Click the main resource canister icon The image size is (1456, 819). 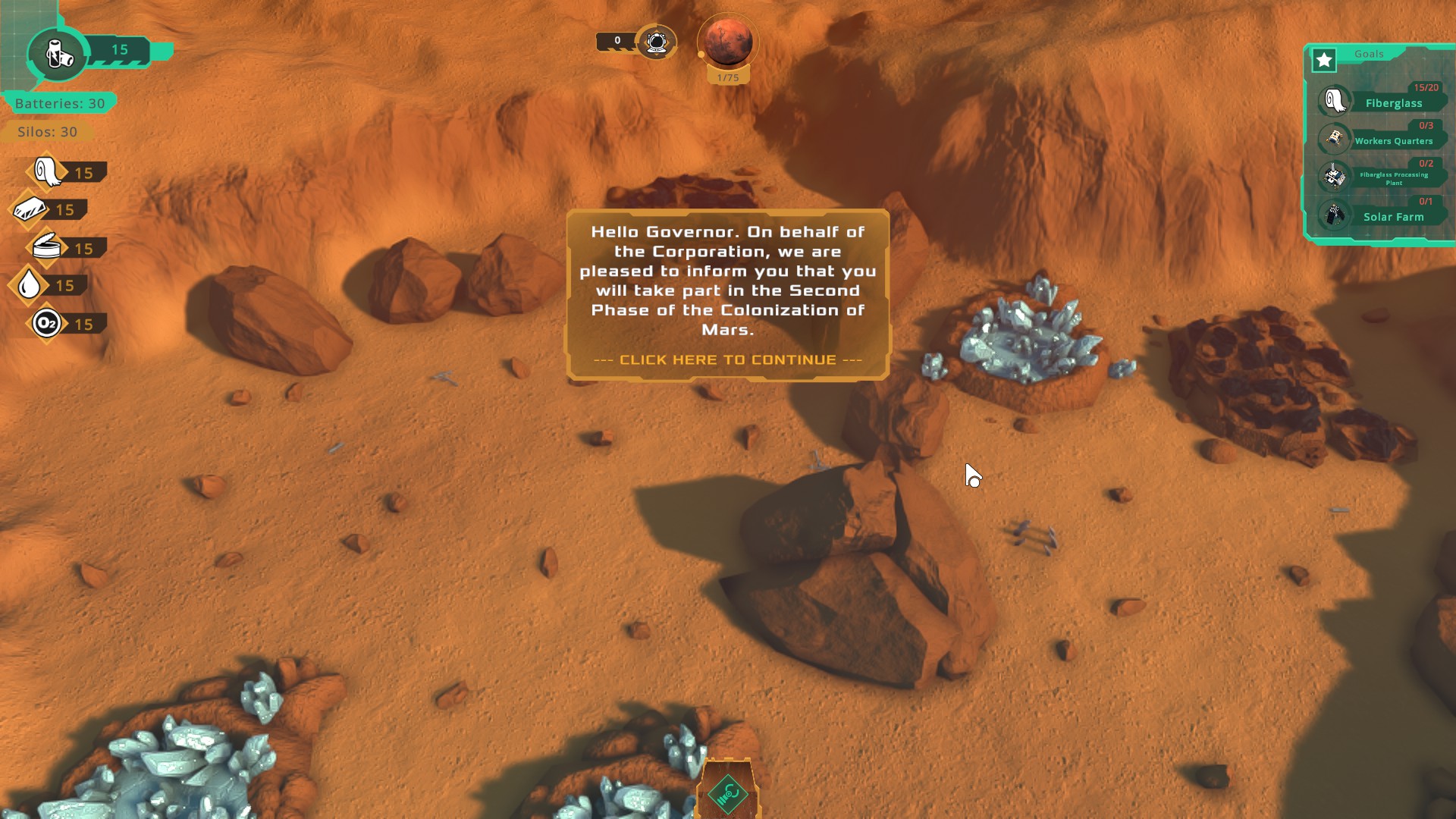(58, 53)
